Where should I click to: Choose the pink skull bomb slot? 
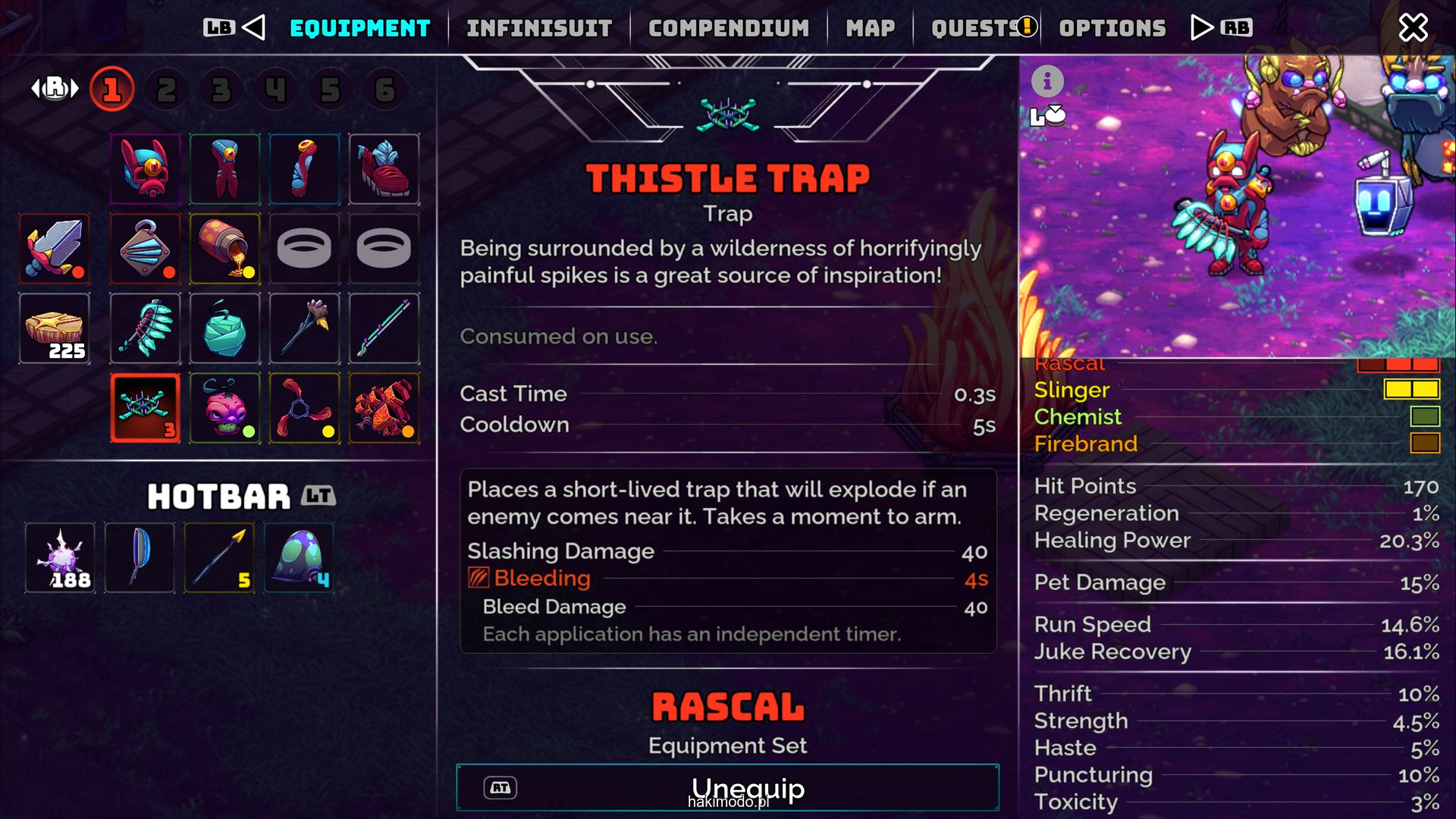(x=224, y=408)
